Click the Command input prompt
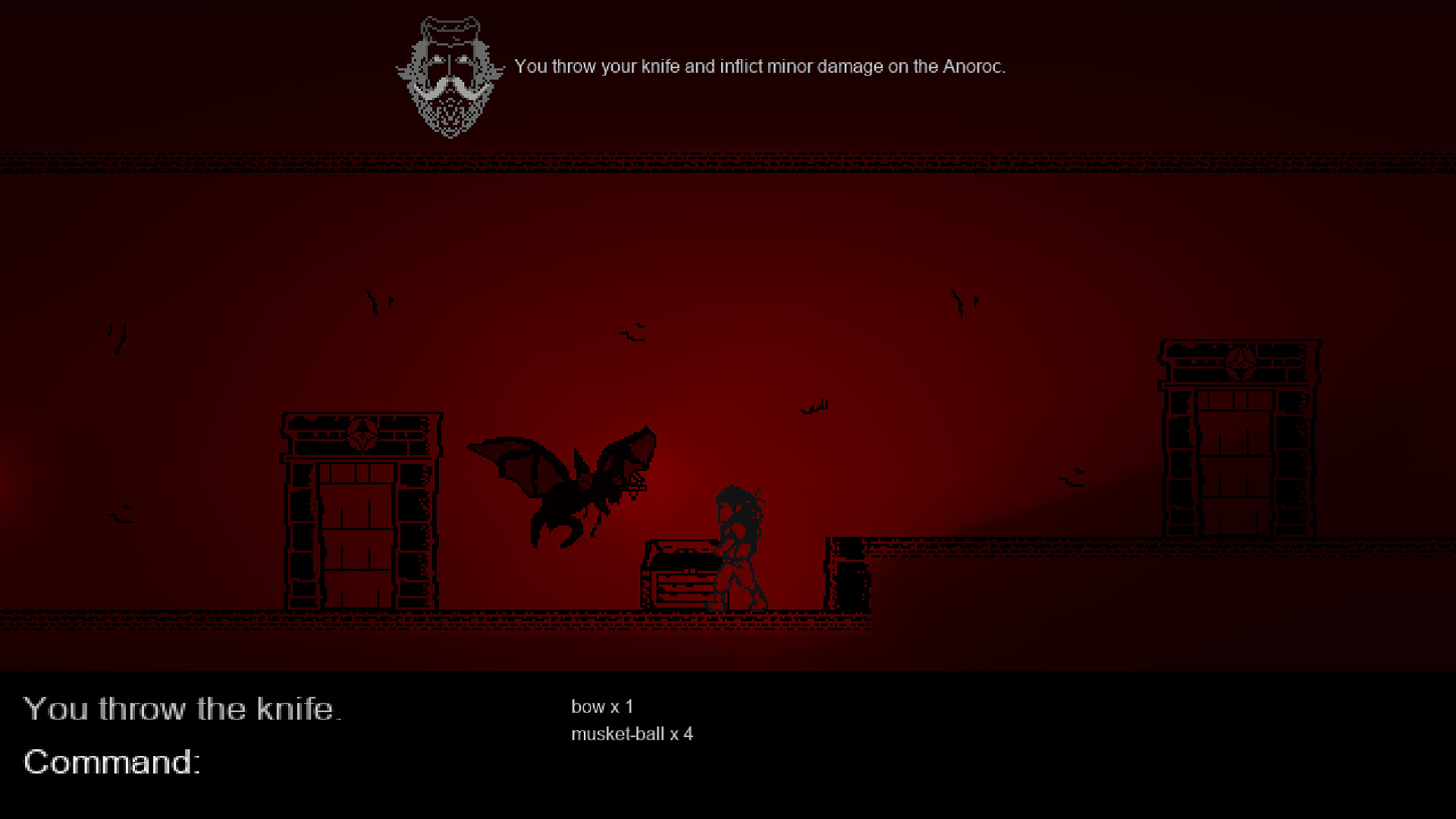This screenshot has width=1456, height=819. pyautogui.click(x=112, y=763)
